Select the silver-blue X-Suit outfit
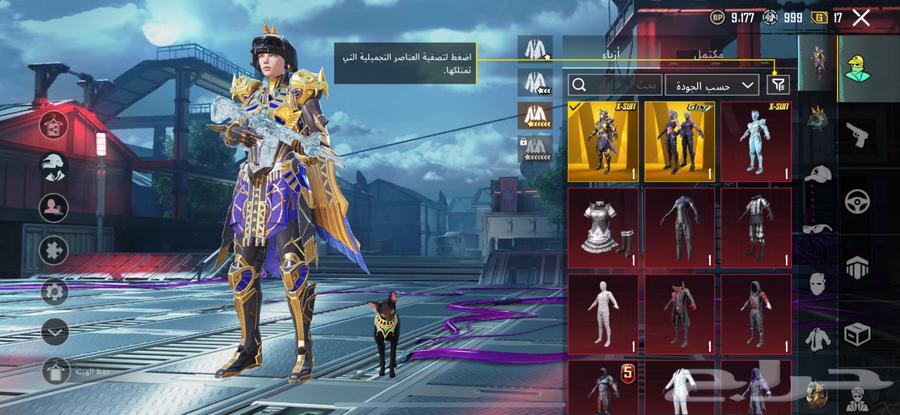Screen dimensions: 900x415 point(756,141)
